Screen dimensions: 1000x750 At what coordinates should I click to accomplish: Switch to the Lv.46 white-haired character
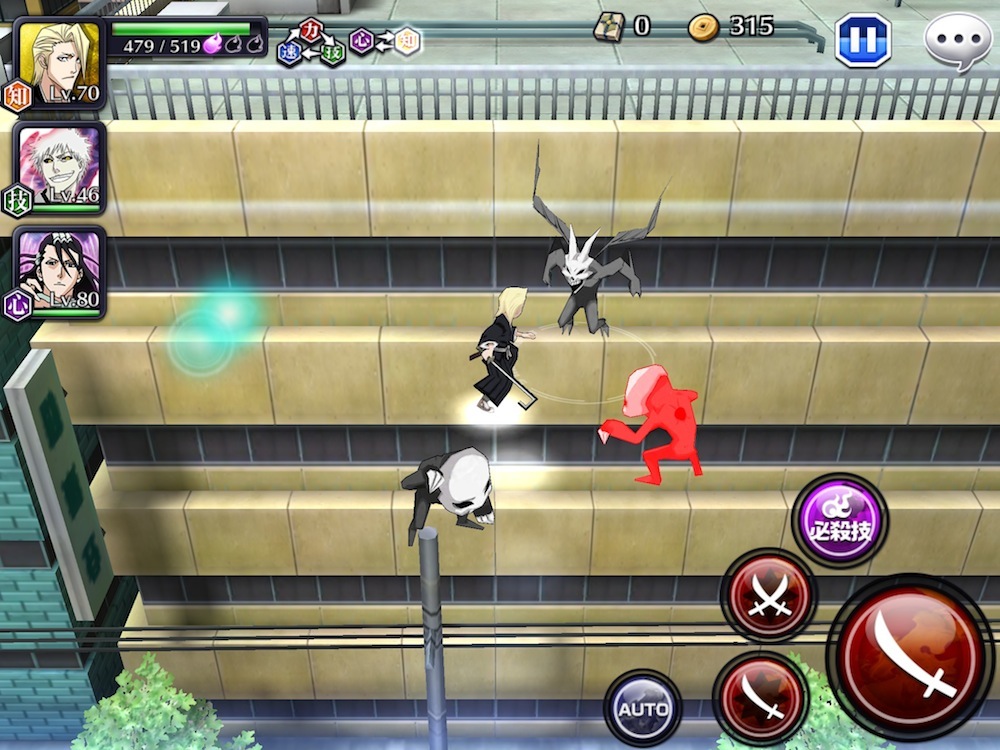coord(61,166)
